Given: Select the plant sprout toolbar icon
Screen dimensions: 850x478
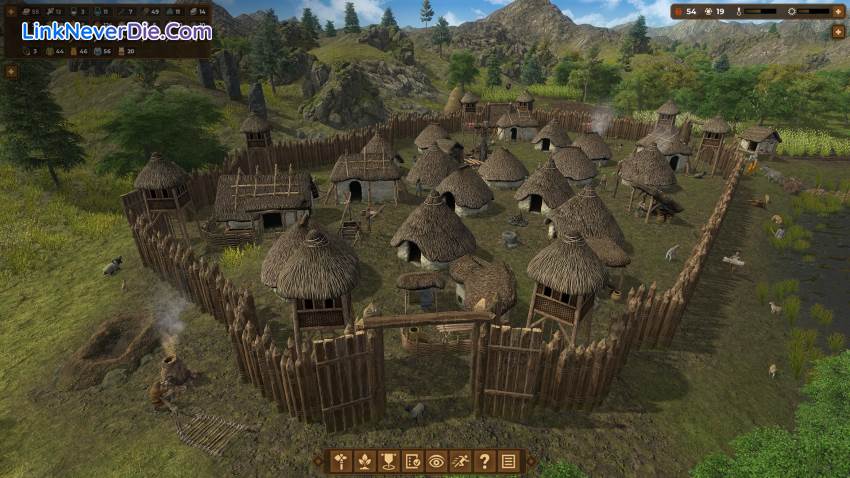Looking at the screenshot, I should point(366,461).
